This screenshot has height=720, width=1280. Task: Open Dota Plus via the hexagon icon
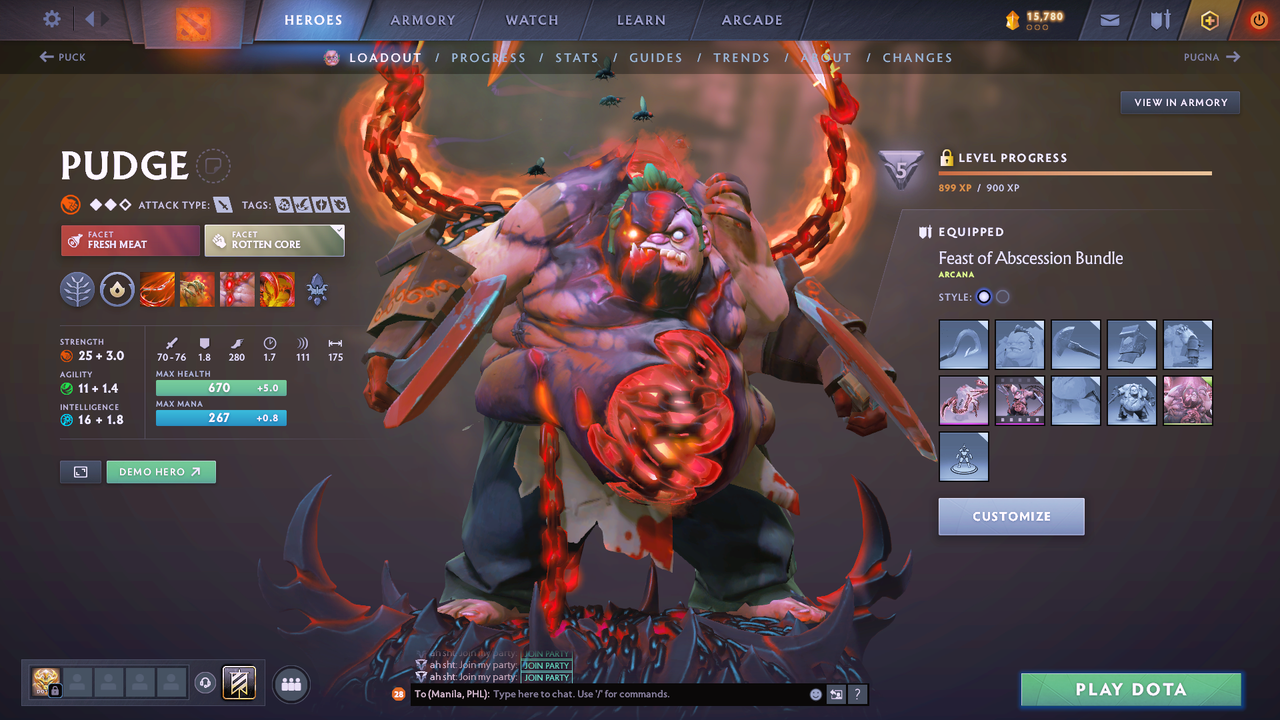tap(1209, 19)
